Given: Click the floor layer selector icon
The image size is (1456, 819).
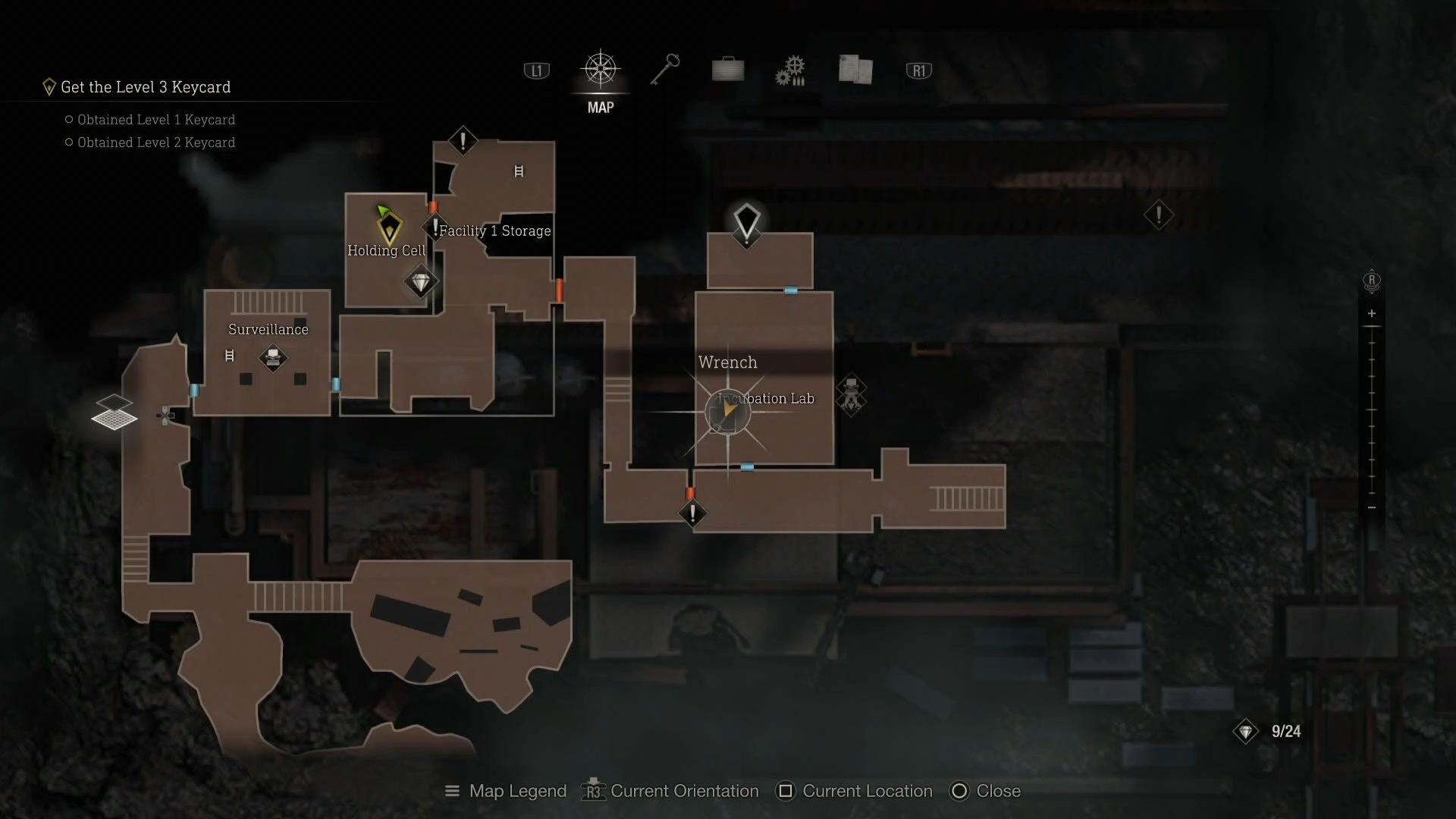Looking at the screenshot, I should (x=114, y=412).
